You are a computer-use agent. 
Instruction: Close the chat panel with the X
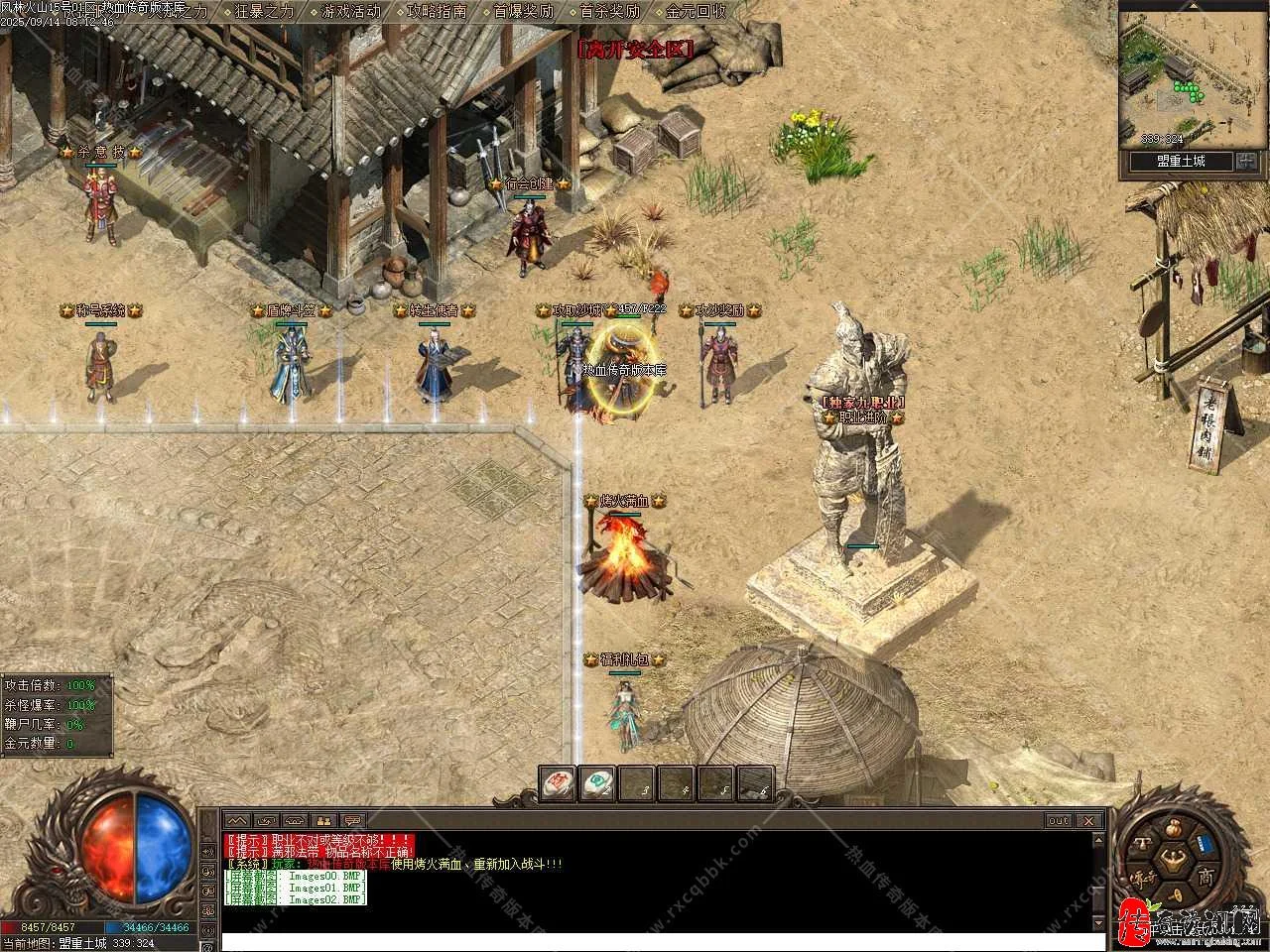1089,820
